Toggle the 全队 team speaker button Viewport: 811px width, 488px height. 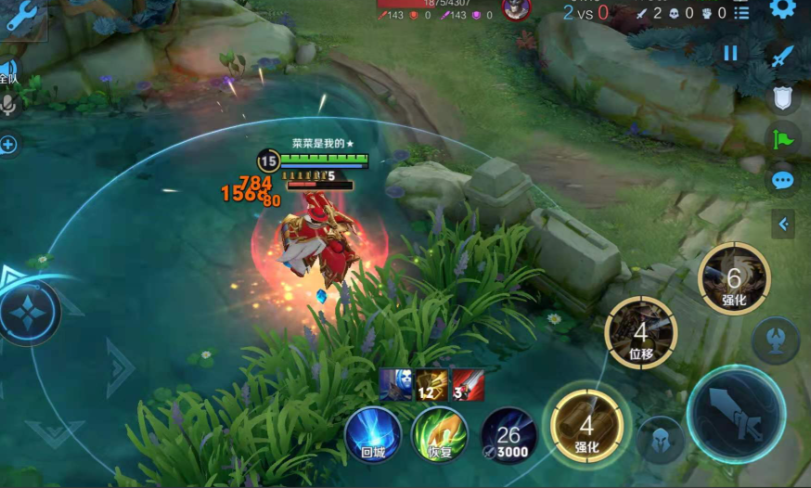click(x=8, y=72)
